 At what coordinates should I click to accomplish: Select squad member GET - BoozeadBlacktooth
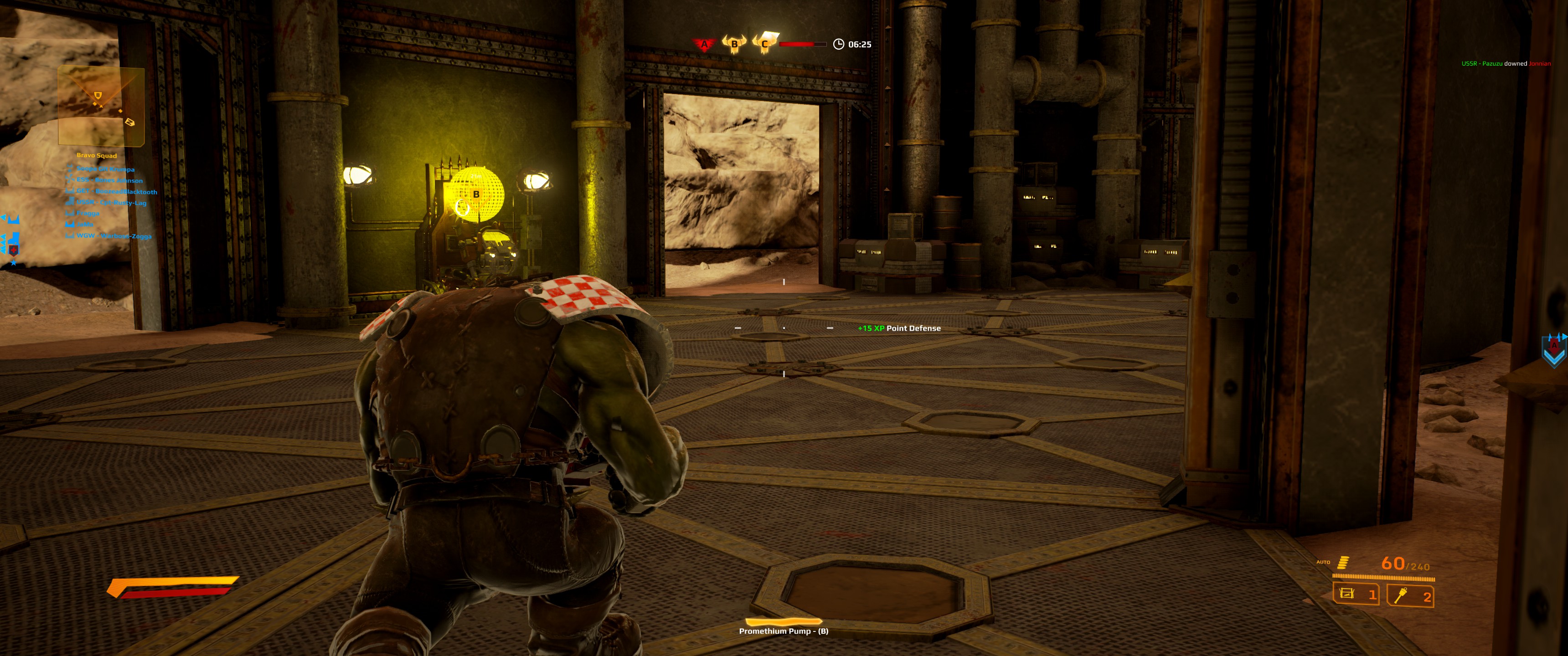116,192
